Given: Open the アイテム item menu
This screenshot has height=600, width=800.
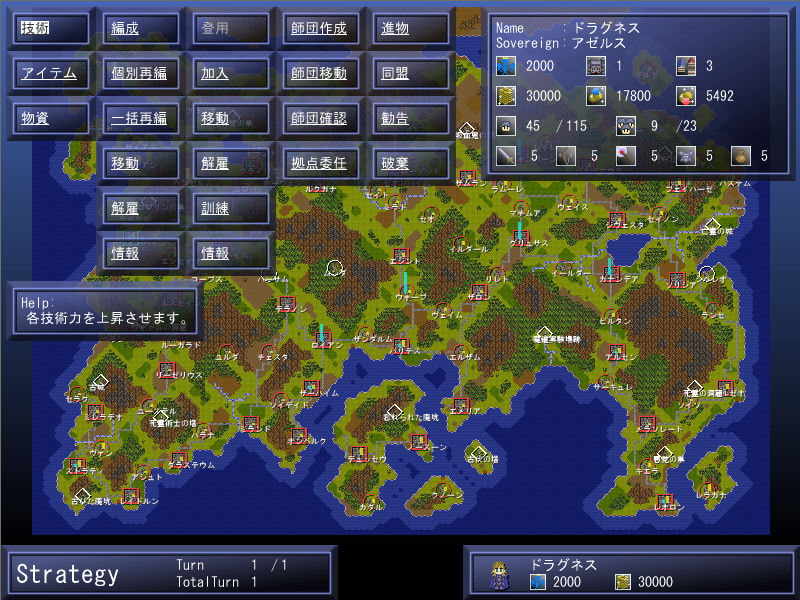Looking at the screenshot, I should pos(51,73).
